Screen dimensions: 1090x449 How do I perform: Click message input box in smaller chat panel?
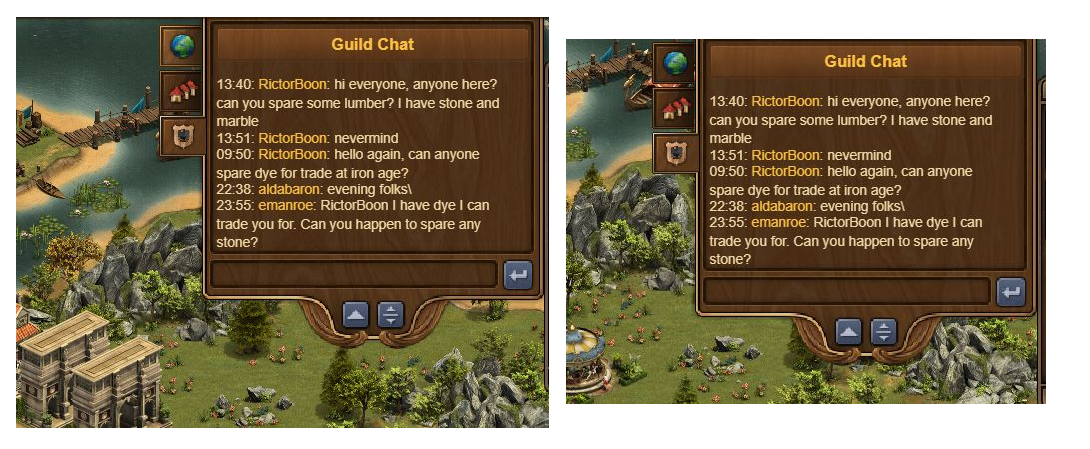click(848, 291)
